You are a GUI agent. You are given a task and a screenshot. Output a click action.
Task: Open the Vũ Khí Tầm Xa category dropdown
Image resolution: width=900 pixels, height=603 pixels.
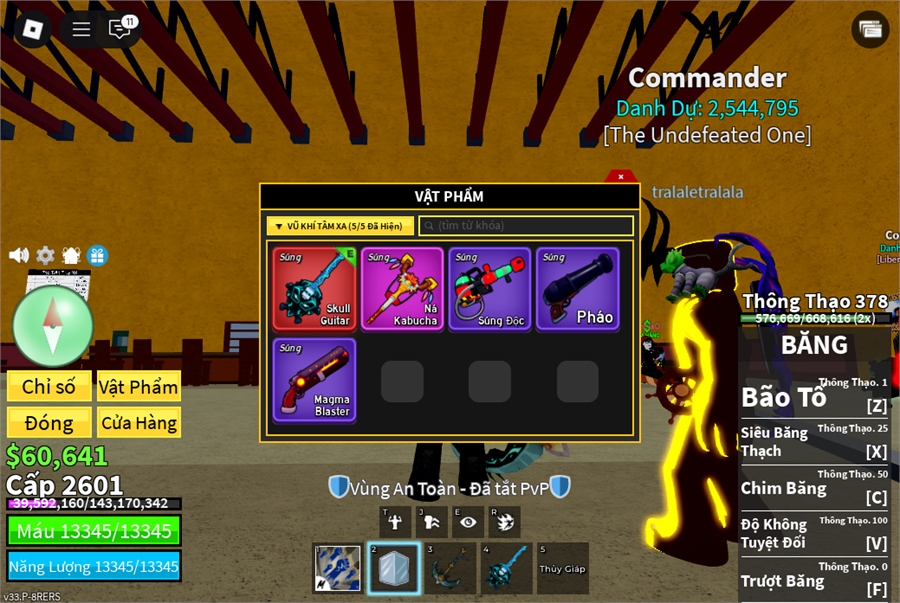[340, 226]
